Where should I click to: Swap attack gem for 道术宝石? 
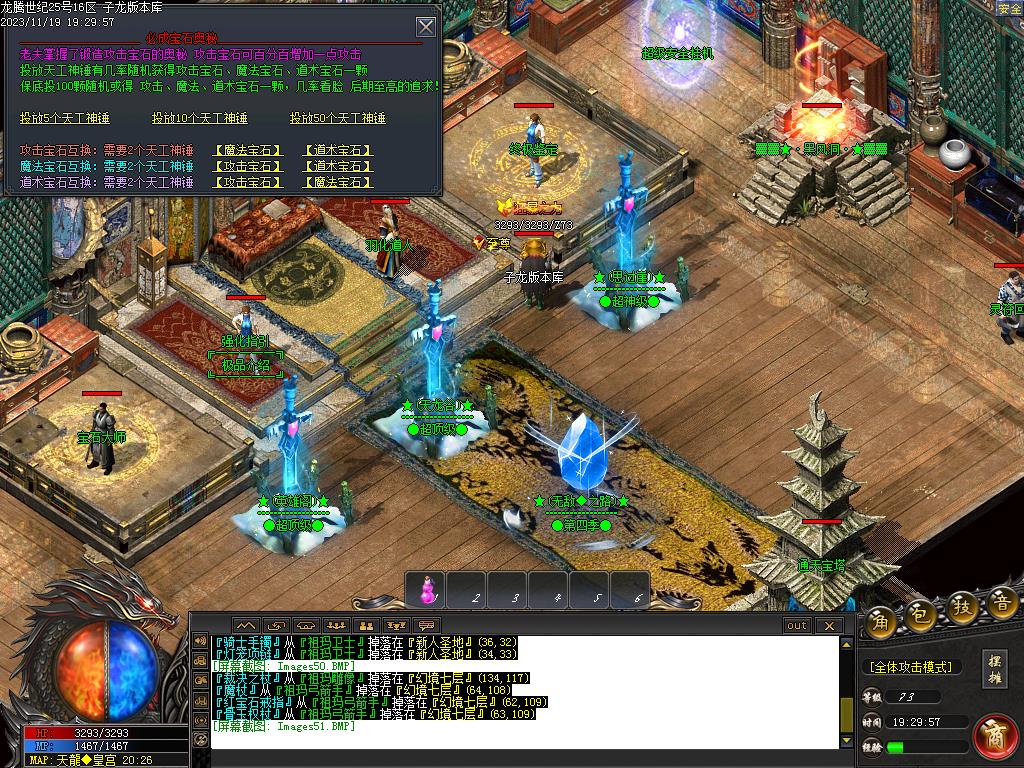338,151
